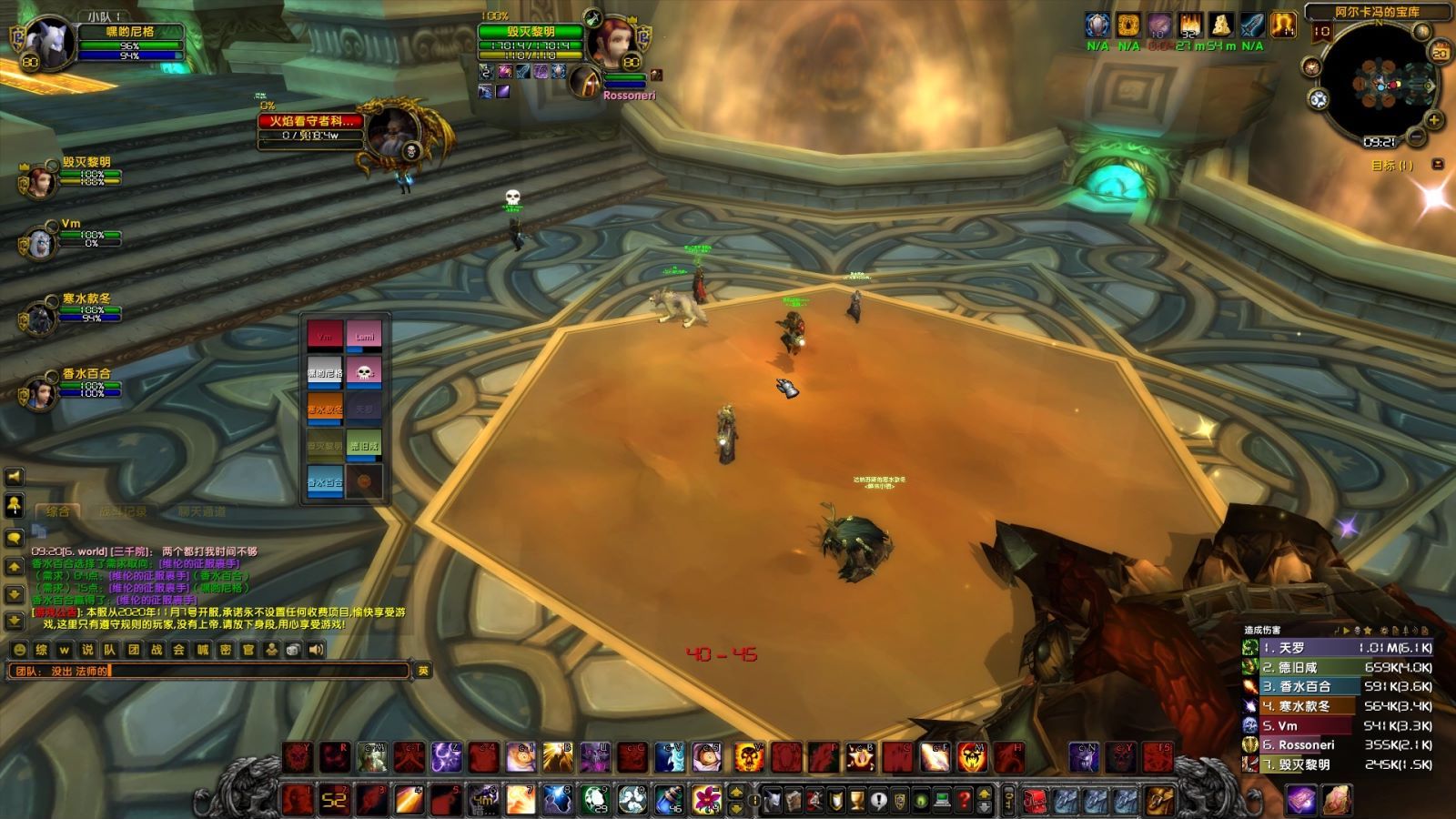Viewport: 1456px width, 819px height.
Task: Select 天罗 row in damage meter
Action: pyautogui.click(x=1338, y=648)
